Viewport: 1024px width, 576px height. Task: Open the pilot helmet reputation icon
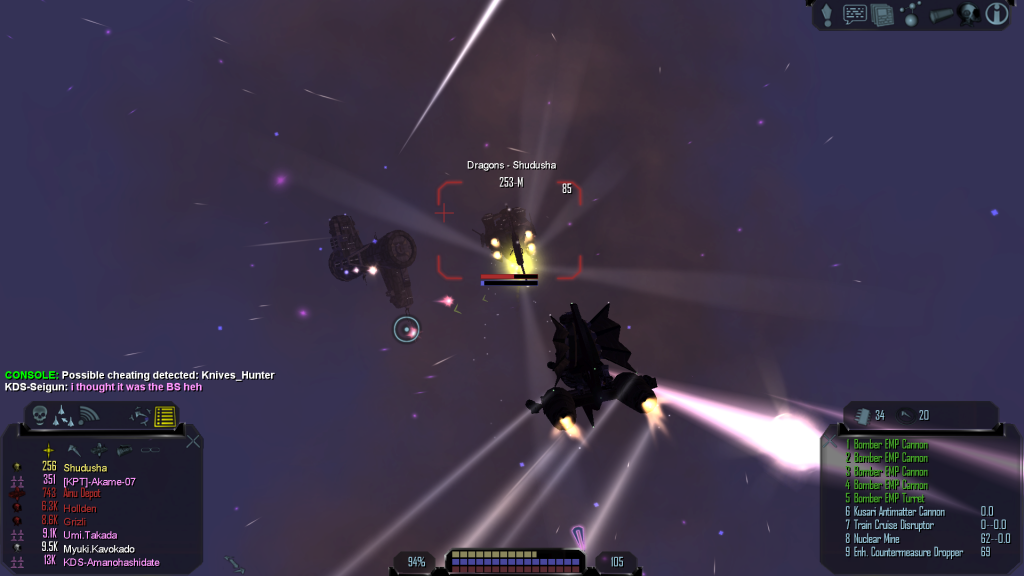(967, 14)
